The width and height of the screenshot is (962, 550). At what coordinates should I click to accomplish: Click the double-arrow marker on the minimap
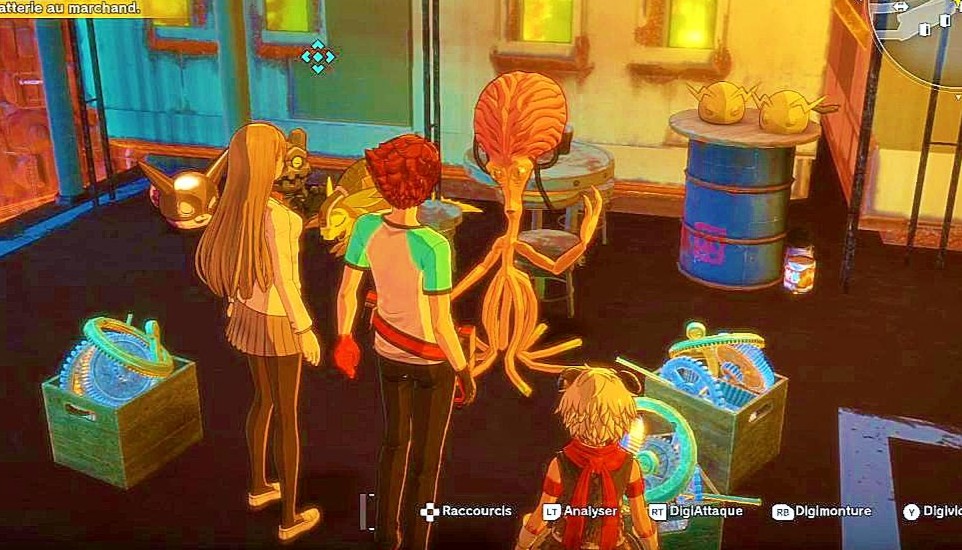click(900, 7)
